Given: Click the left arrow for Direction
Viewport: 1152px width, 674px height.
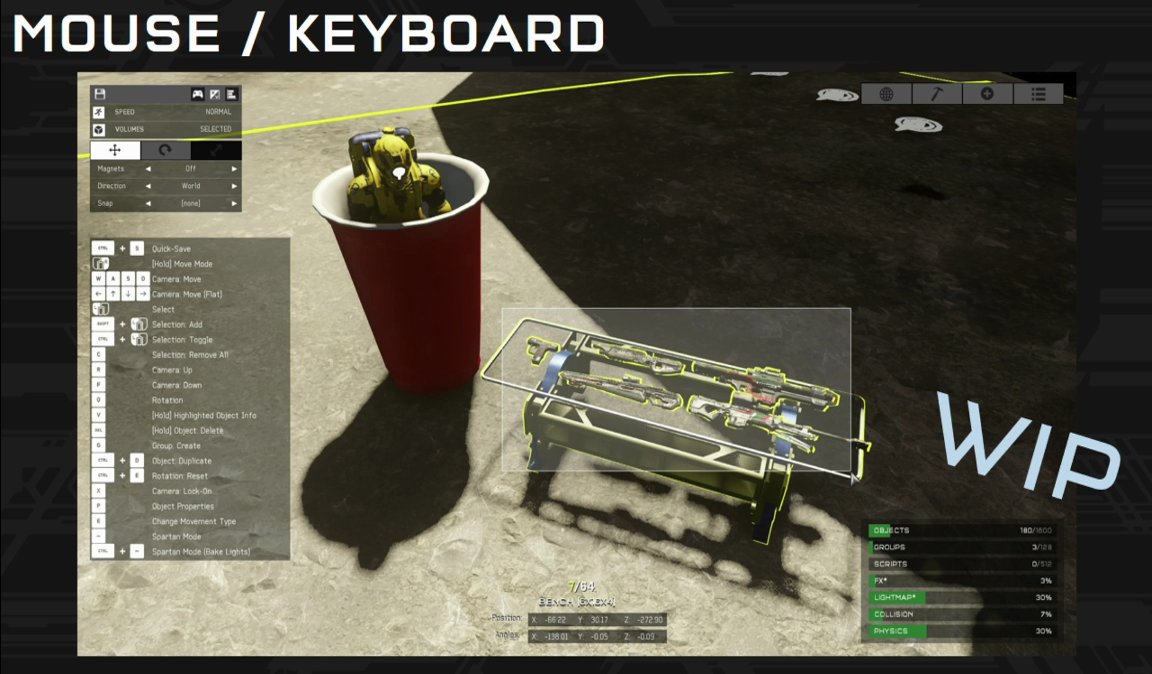Looking at the screenshot, I should (148, 186).
